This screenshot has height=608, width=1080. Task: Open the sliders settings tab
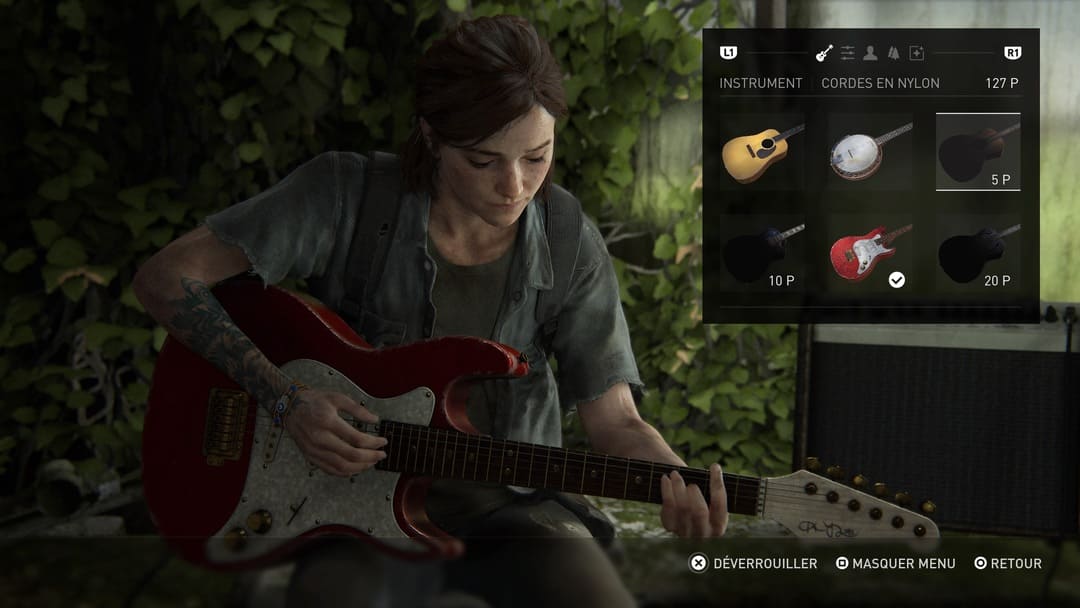pos(848,53)
